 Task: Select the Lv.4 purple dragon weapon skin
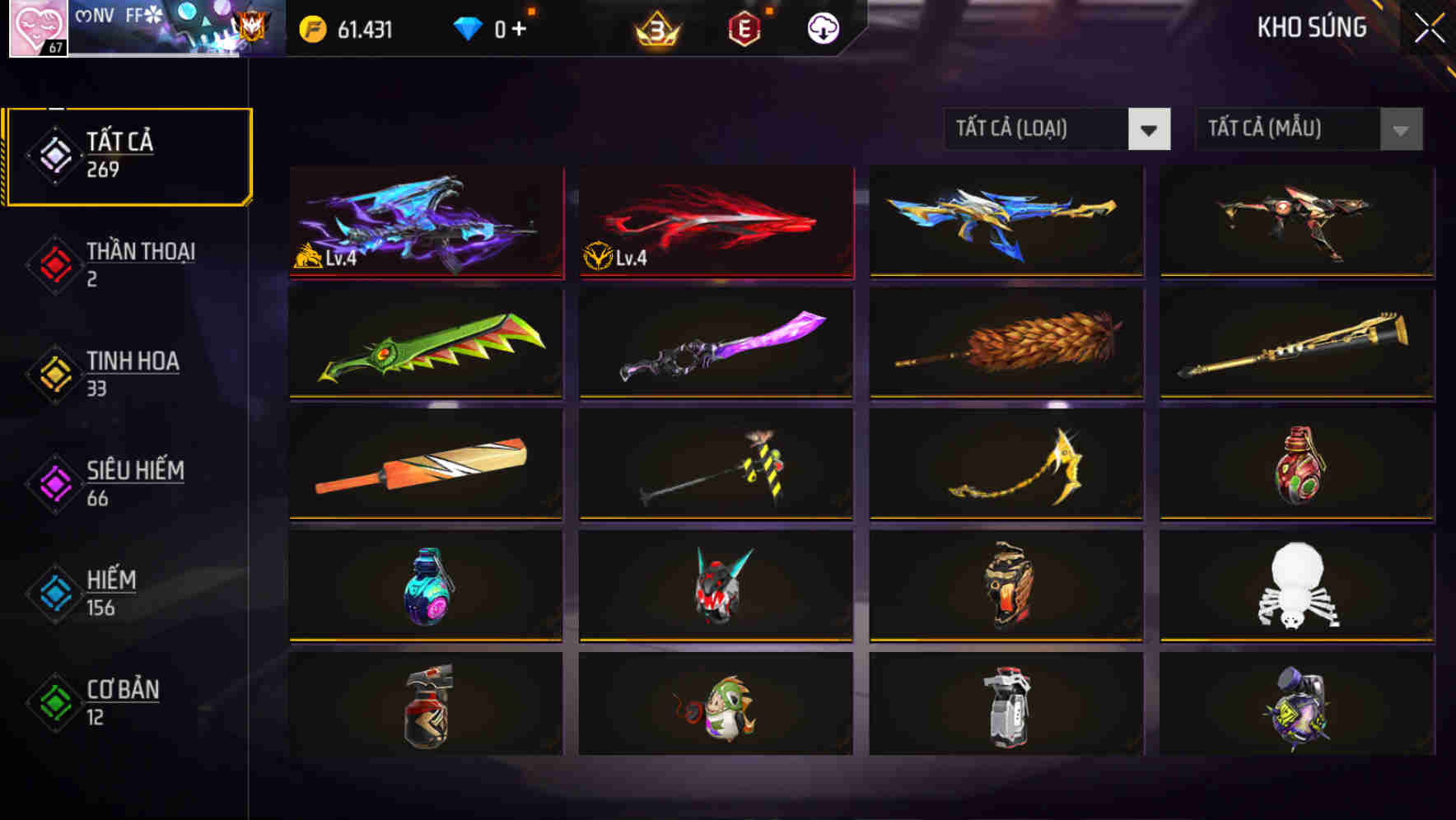click(x=424, y=222)
